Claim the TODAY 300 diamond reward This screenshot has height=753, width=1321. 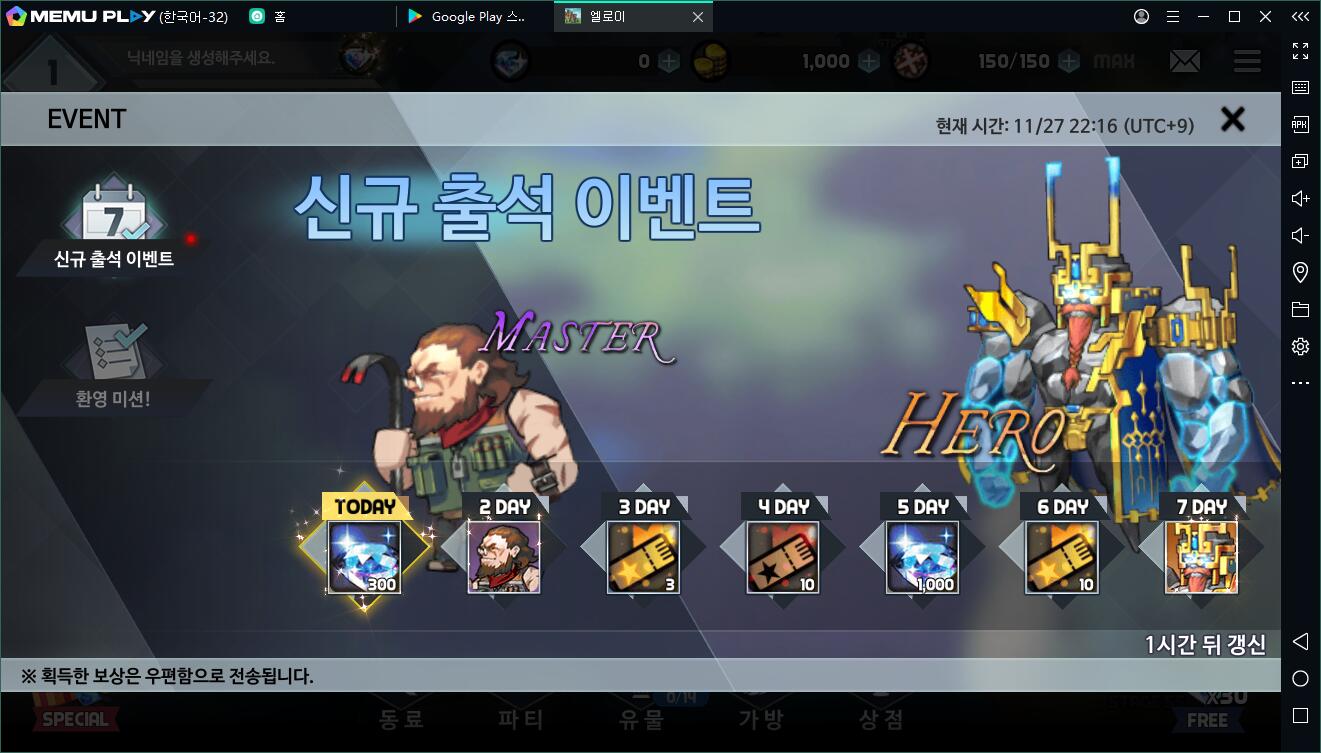365,556
